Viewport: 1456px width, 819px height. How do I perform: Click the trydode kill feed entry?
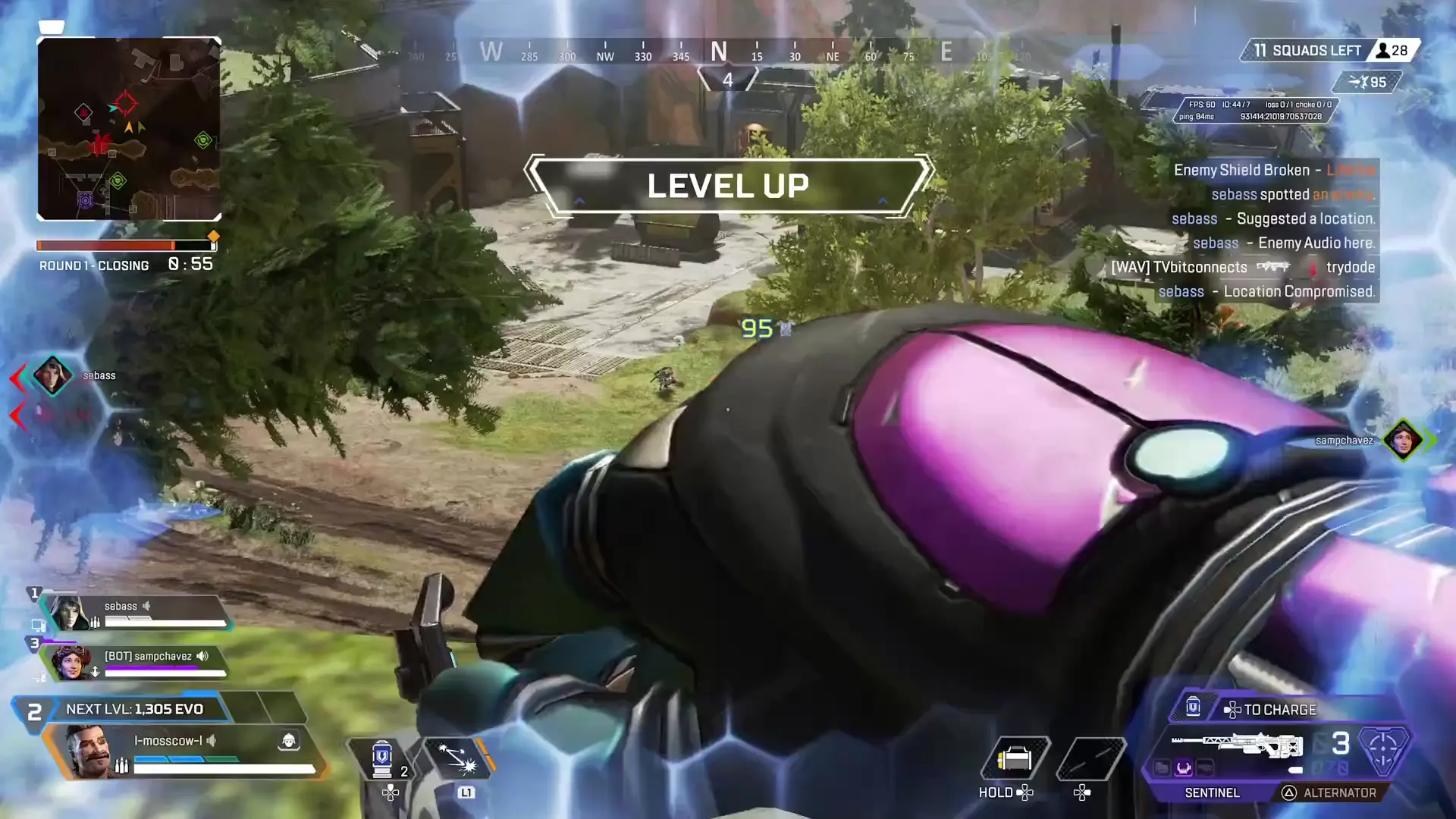tap(1350, 267)
